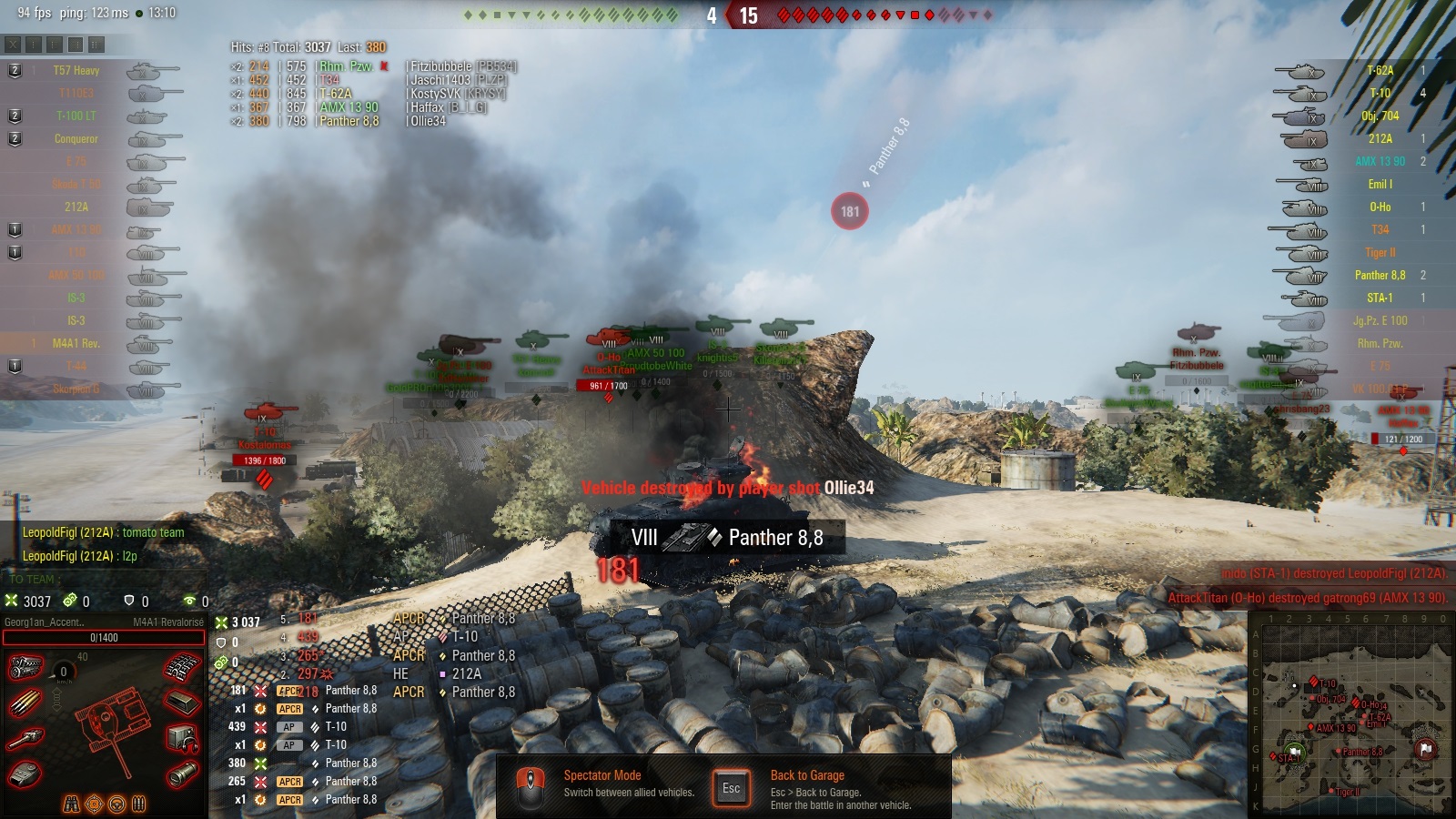Choose the O-Ho enemy row

click(1380, 207)
